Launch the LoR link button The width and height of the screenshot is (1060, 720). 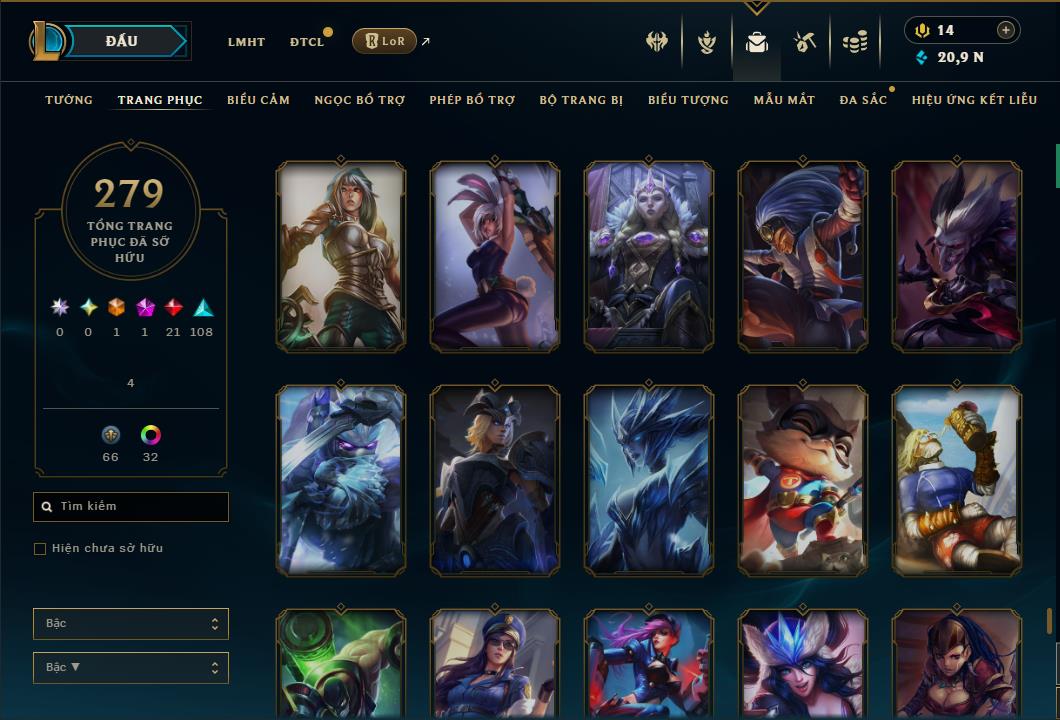(384, 41)
